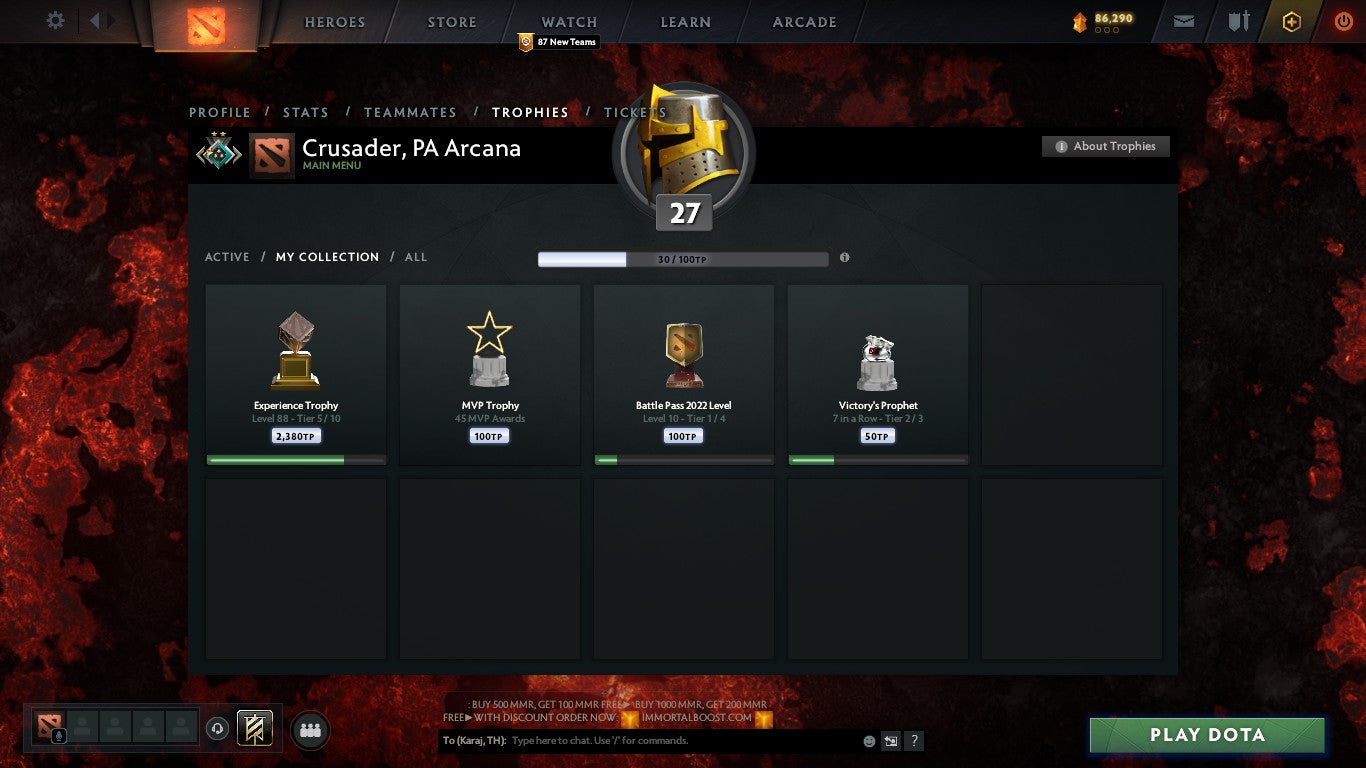The height and width of the screenshot is (768, 1366).
Task: Click the 30/100TP progress bar
Action: click(x=683, y=258)
